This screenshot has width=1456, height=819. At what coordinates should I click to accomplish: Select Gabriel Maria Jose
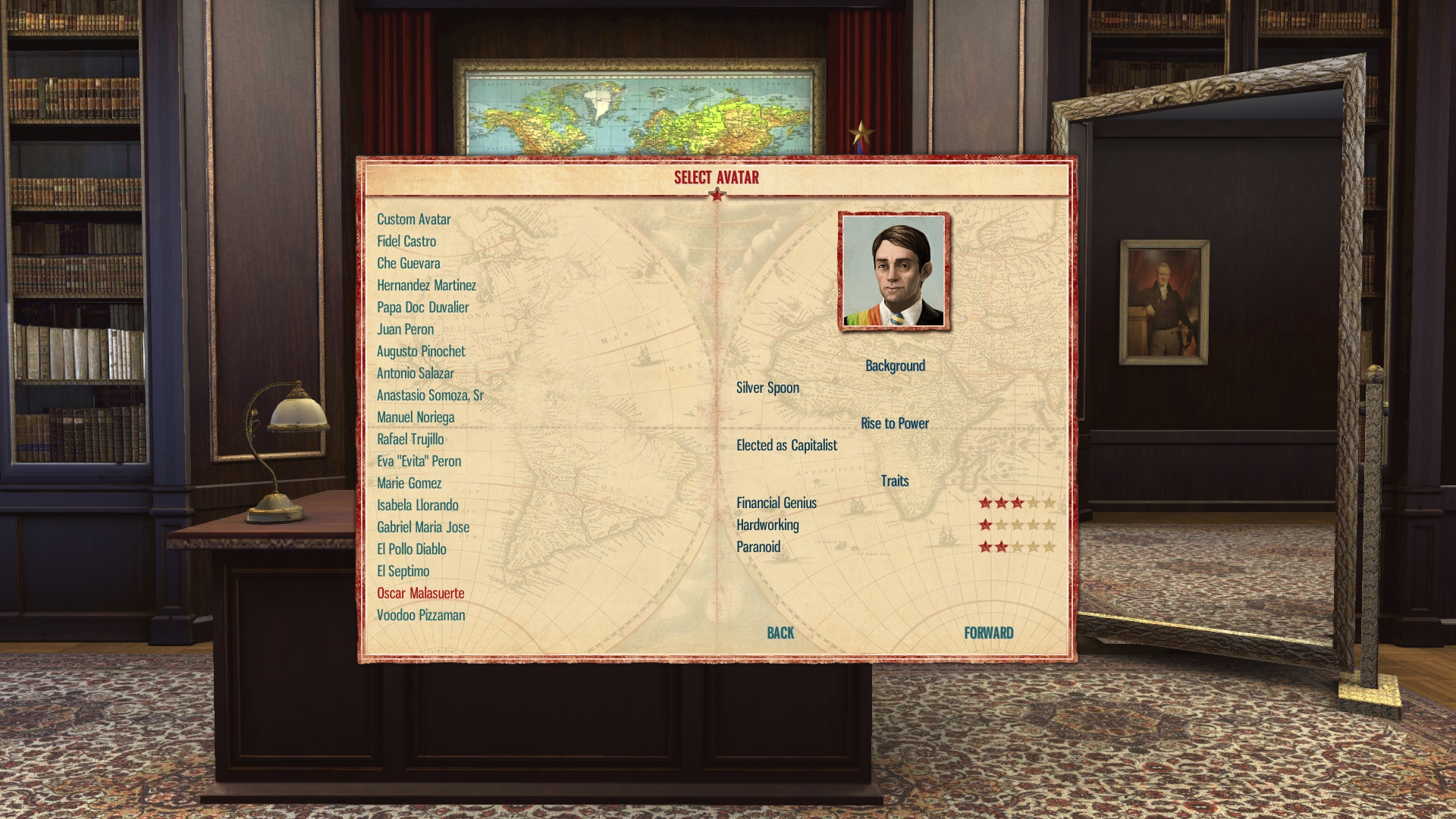point(423,527)
